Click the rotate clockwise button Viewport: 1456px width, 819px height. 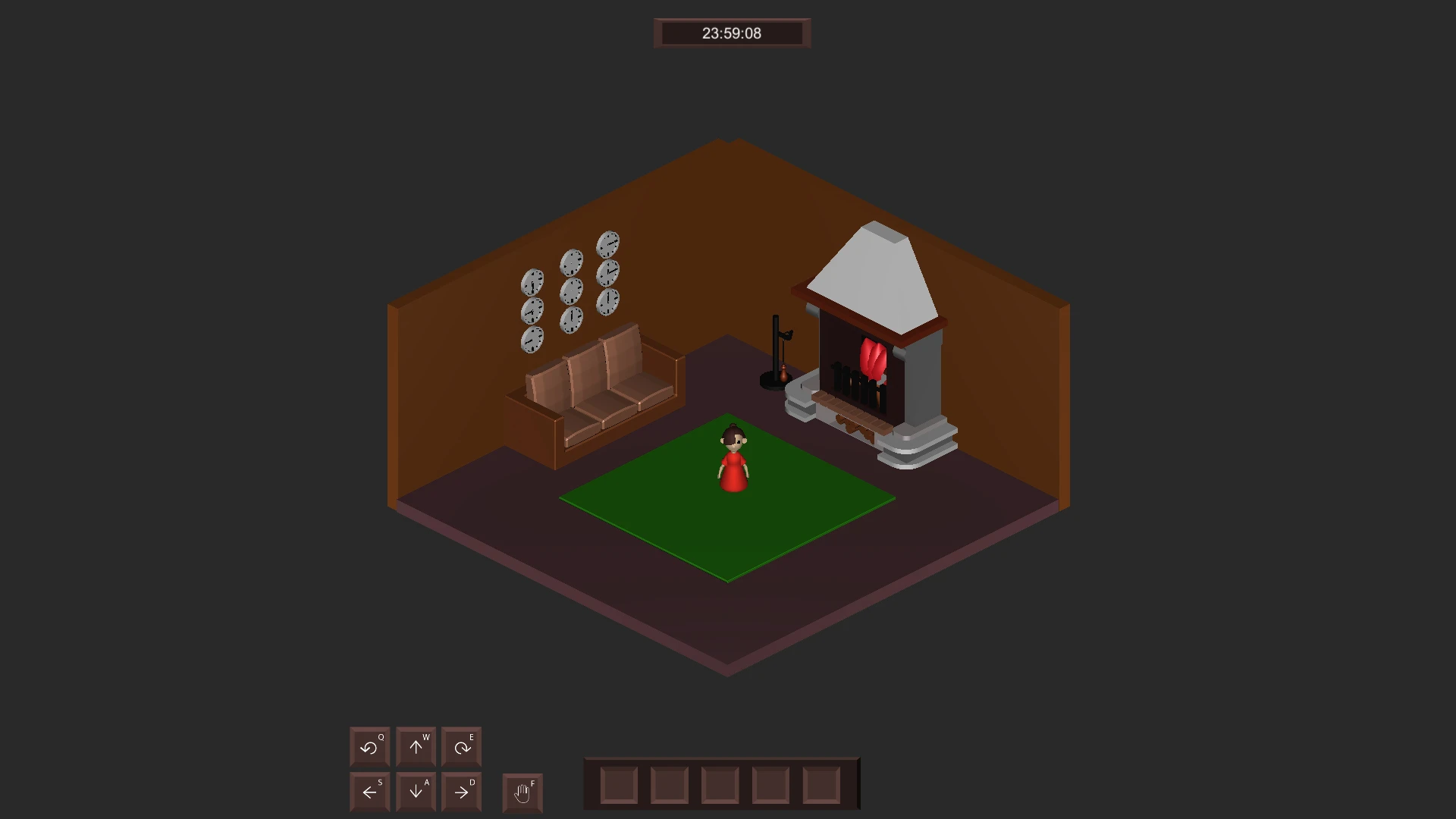tap(462, 747)
